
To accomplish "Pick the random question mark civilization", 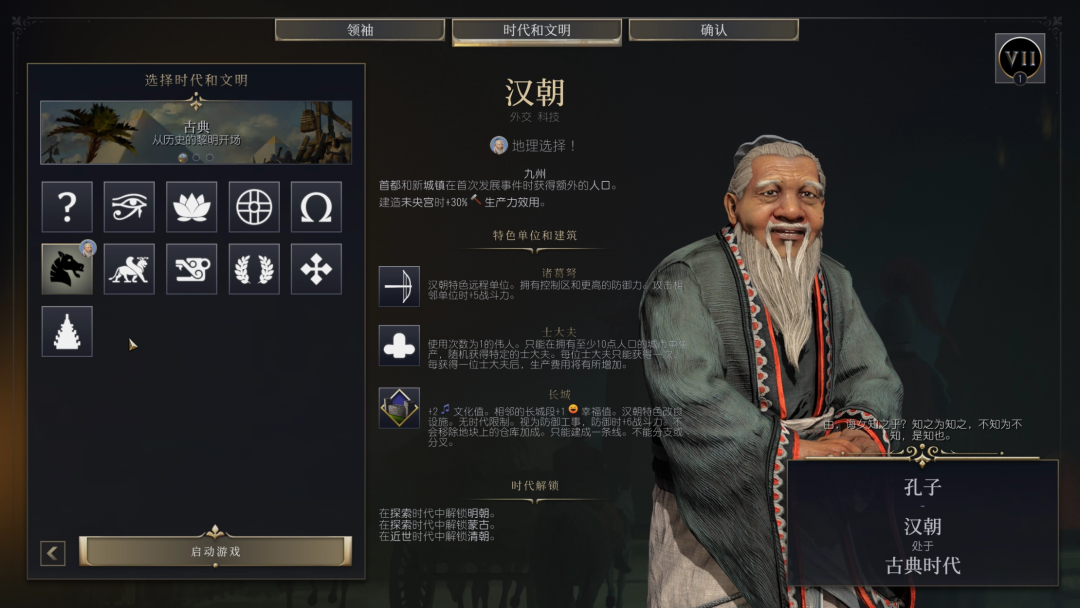I will point(67,207).
